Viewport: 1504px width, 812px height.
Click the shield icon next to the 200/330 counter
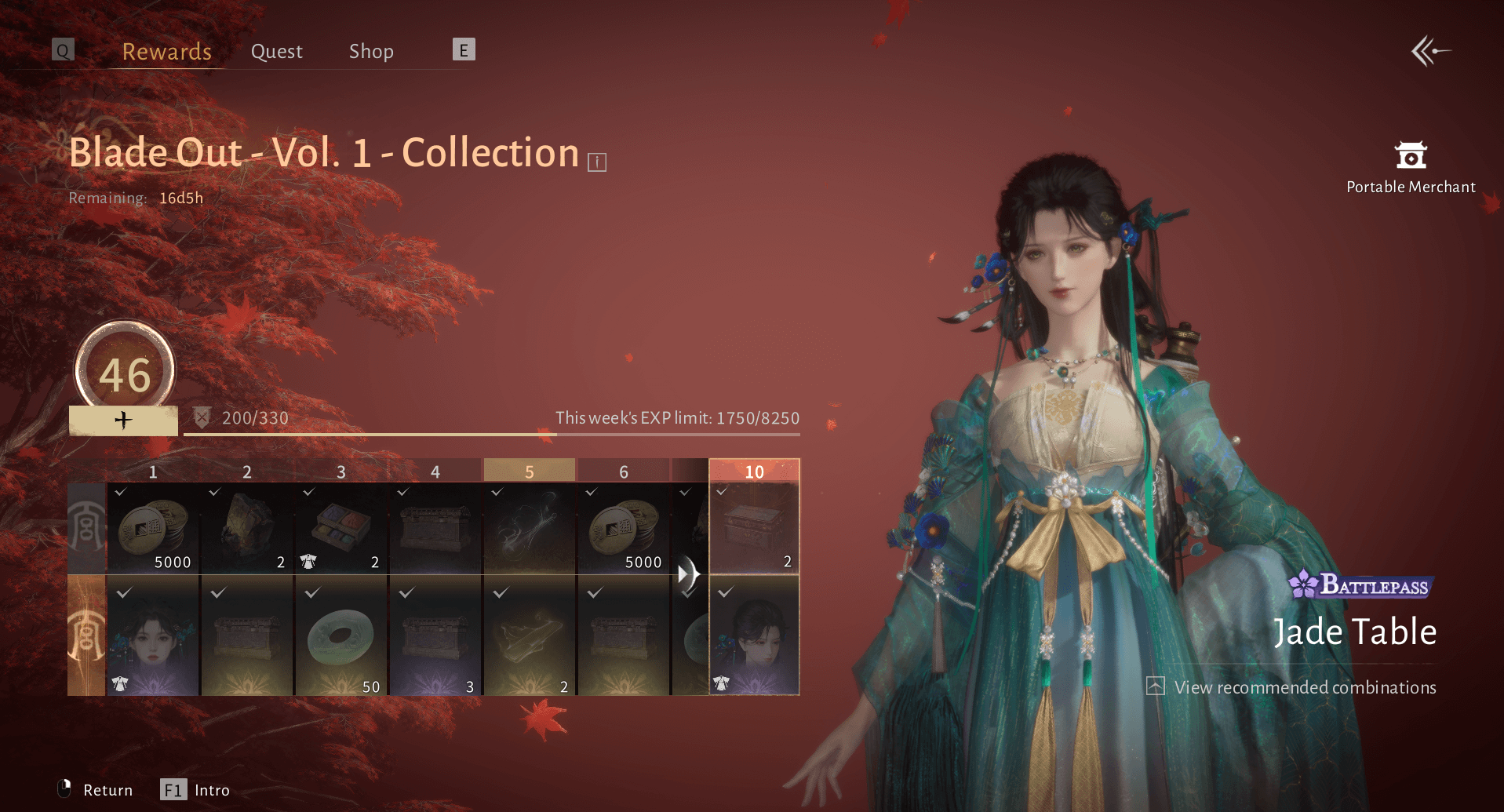click(x=202, y=417)
